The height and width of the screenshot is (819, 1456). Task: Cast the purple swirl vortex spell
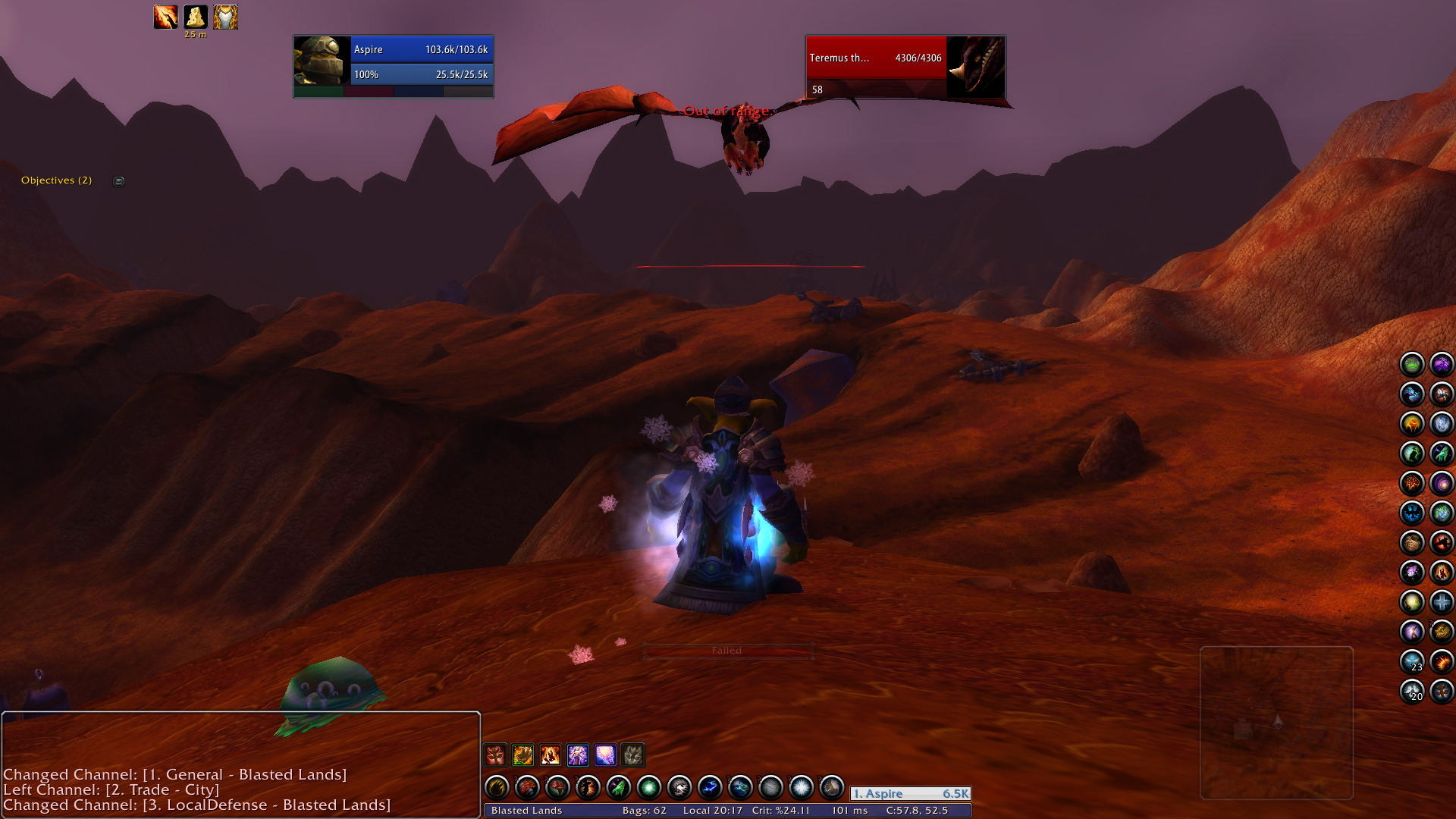pos(1441,483)
